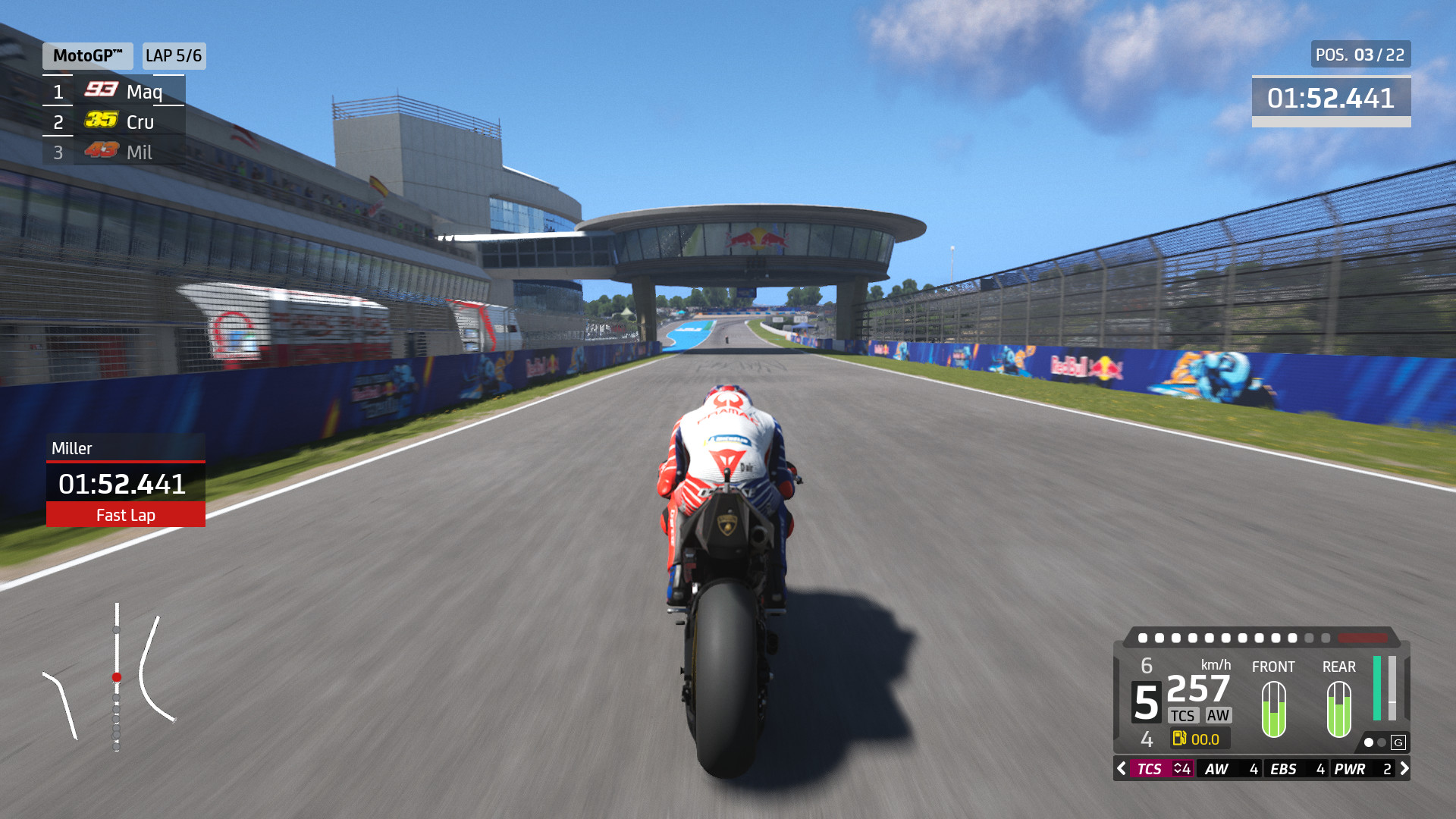Screen dimensions: 1456x819
Task: Choose the AW anti-wheelie setting
Action: click(x=1230, y=769)
